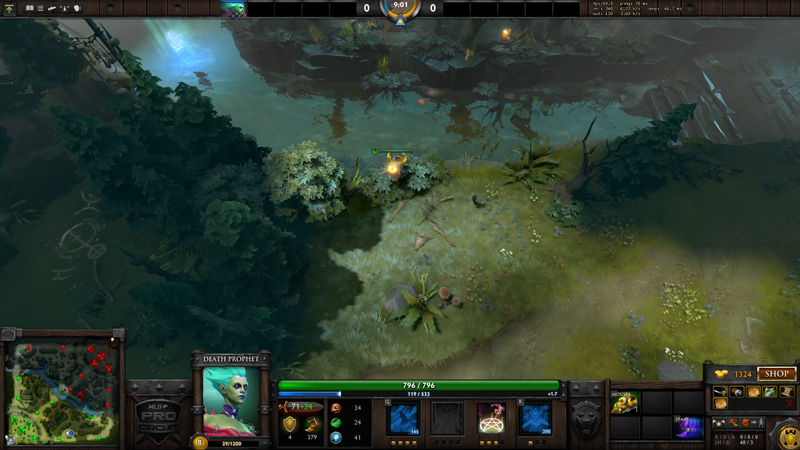Cast the Crypt Swarm ability

[x=402, y=418]
